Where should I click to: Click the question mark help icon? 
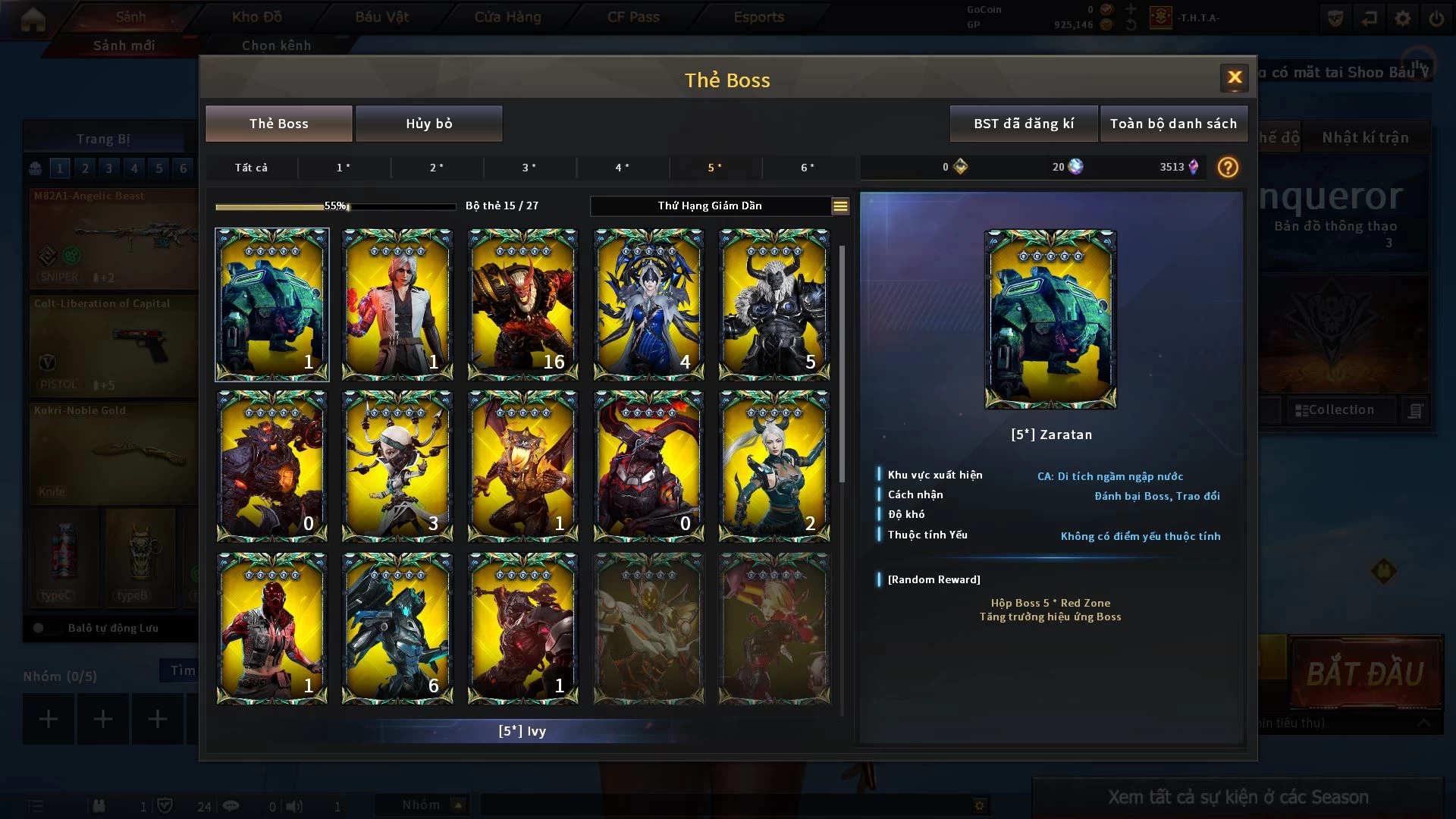click(1227, 168)
